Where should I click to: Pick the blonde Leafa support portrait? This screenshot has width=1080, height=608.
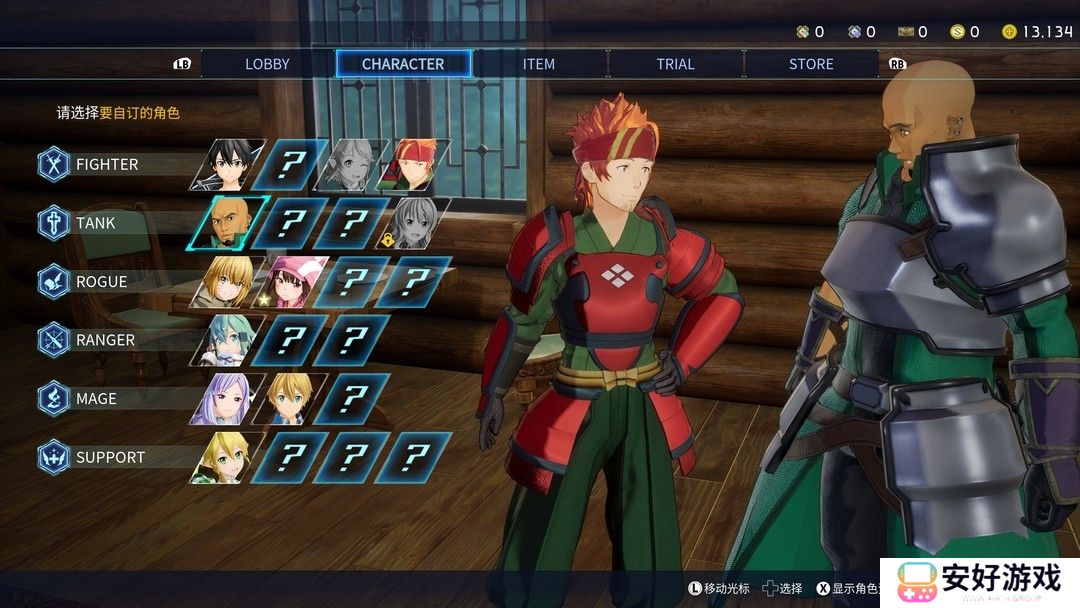coord(227,457)
